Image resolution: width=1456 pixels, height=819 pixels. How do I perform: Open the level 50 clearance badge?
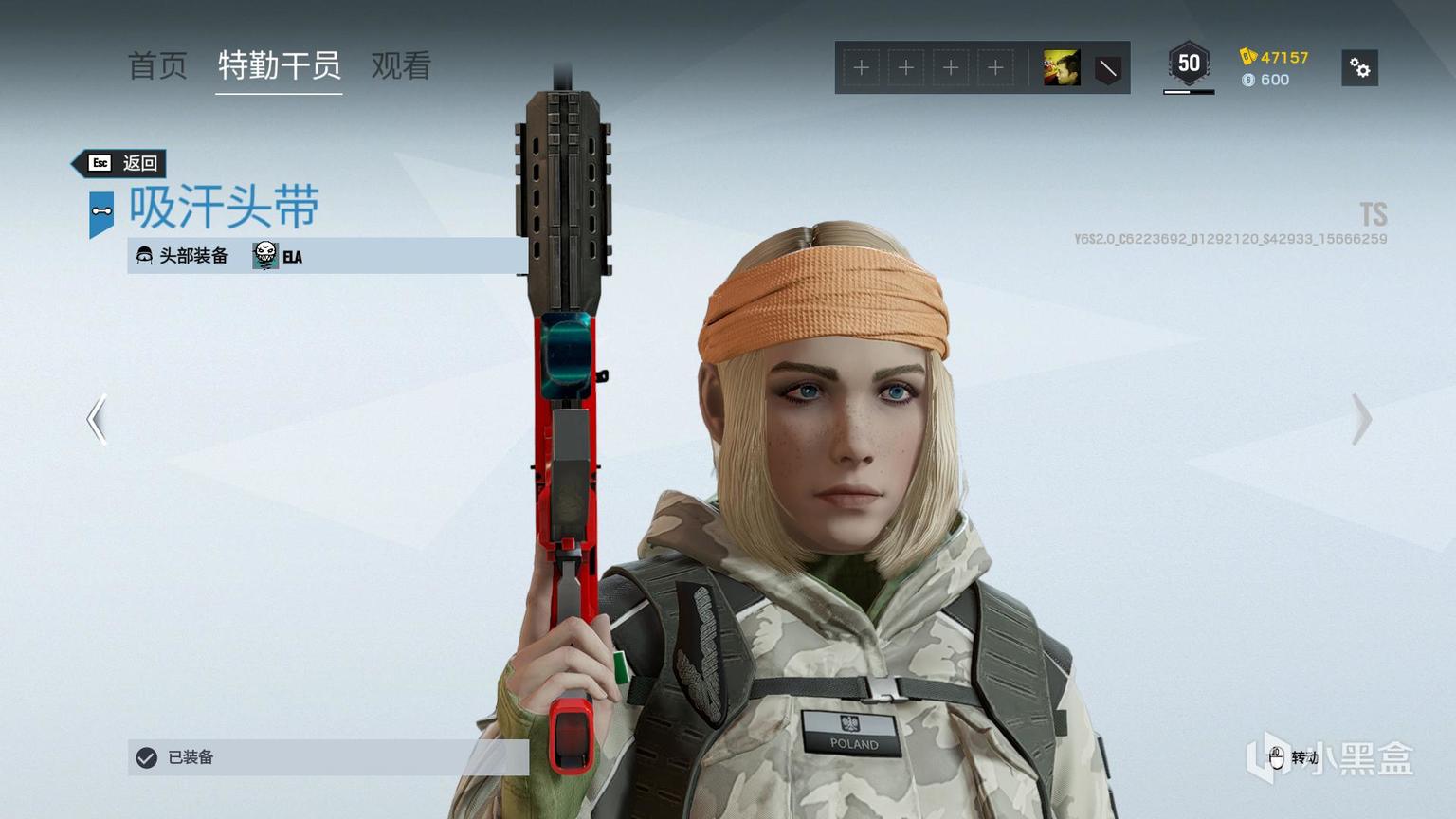[x=1189, y=64]
